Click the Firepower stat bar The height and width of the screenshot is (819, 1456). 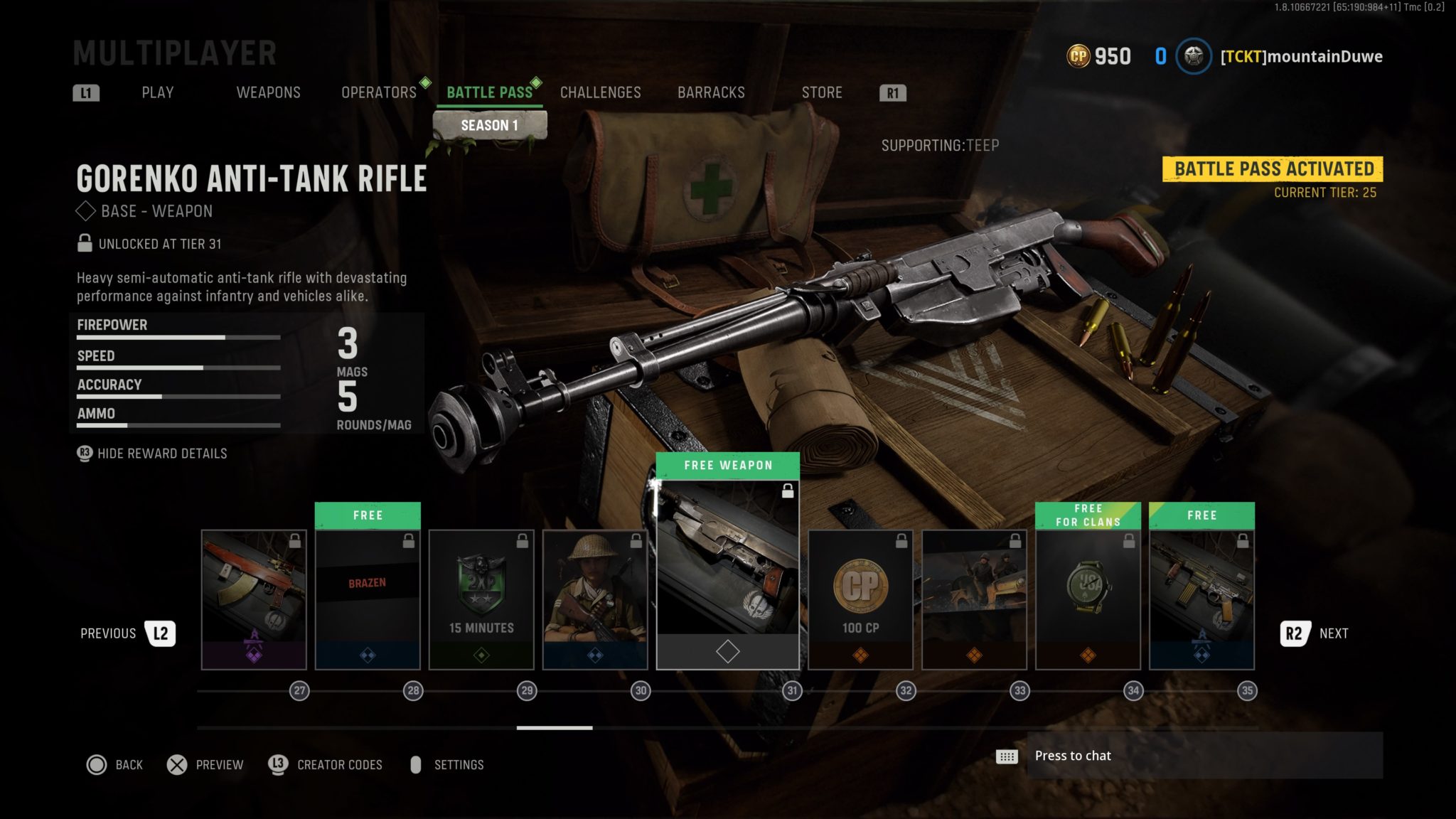tap(178, 337)
